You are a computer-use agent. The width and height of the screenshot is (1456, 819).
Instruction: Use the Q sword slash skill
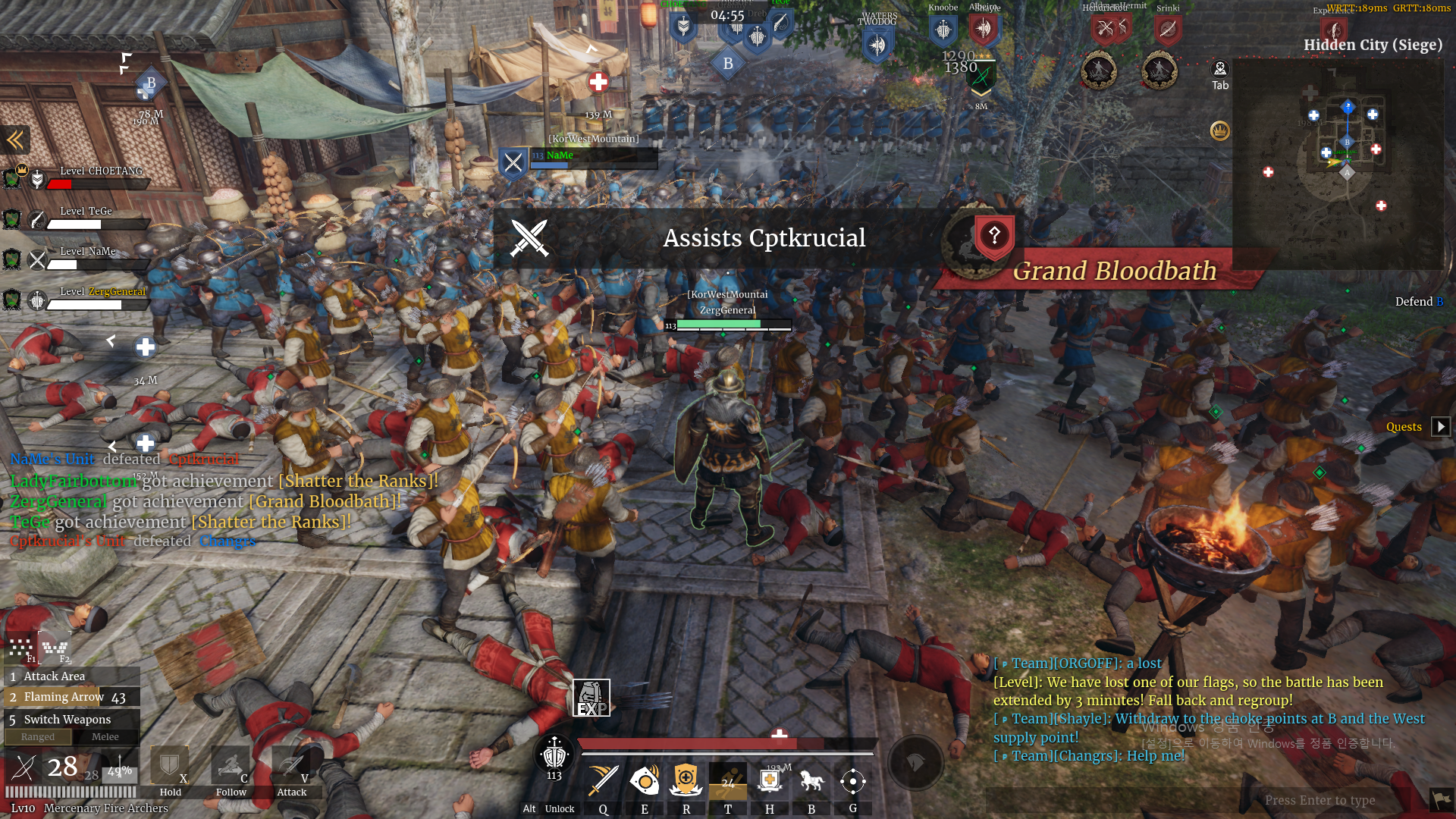[604, 781]
